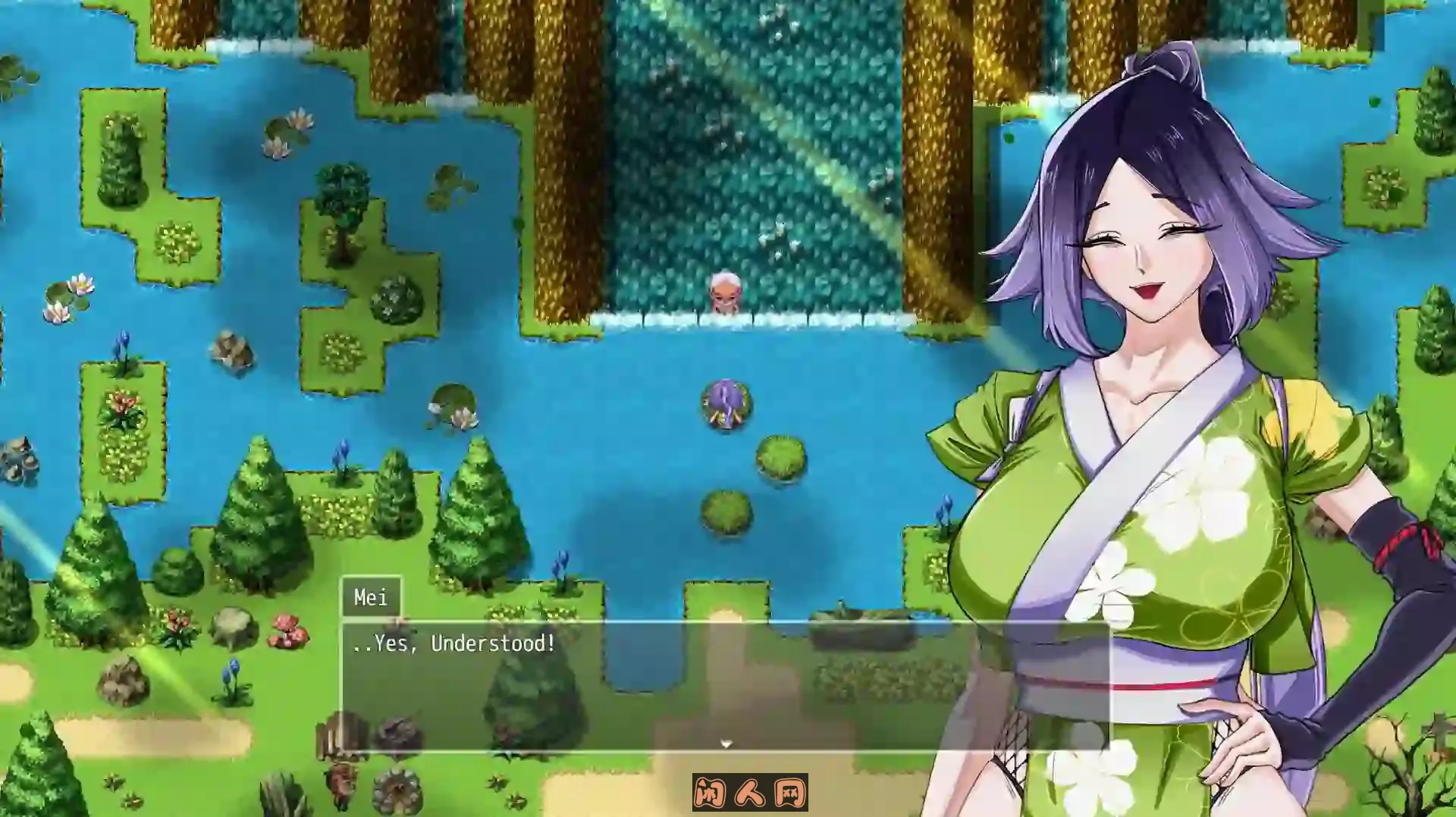
Task: Click the rock pile near the left shore
Action: click(231, 351)
